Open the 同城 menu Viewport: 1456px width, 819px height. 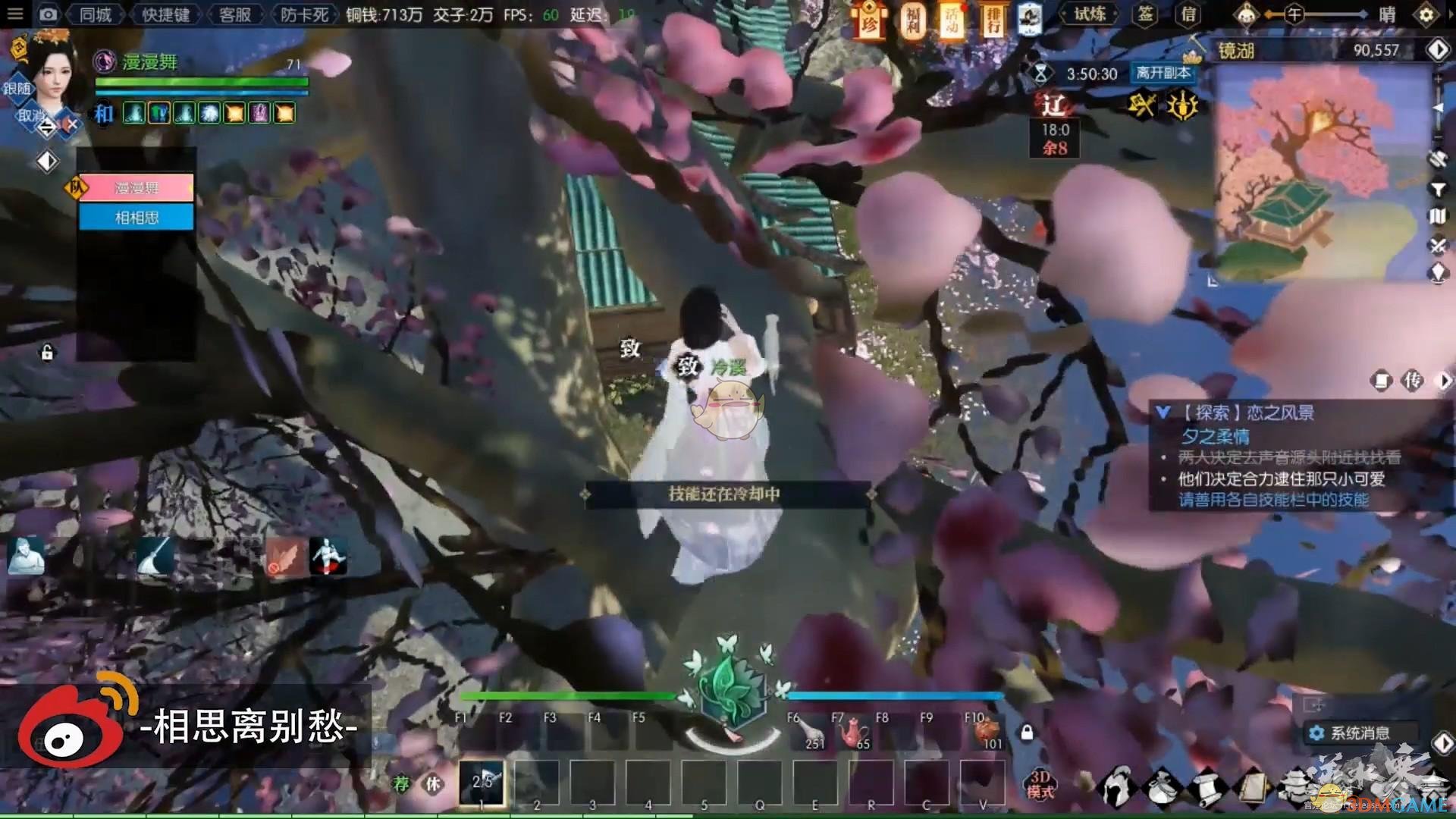96,14
